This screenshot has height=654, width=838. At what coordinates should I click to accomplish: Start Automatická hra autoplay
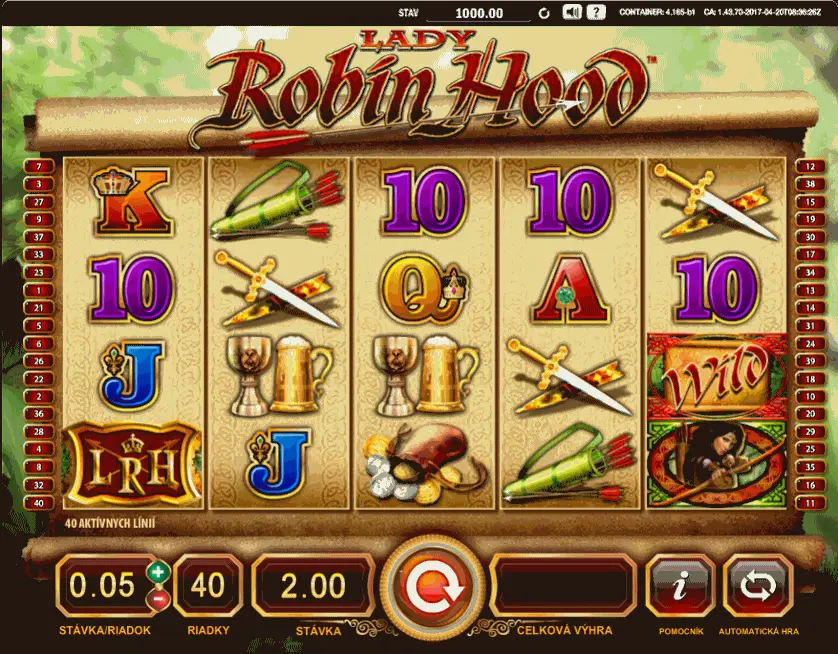pyautogui.click(x=757, y=587)
